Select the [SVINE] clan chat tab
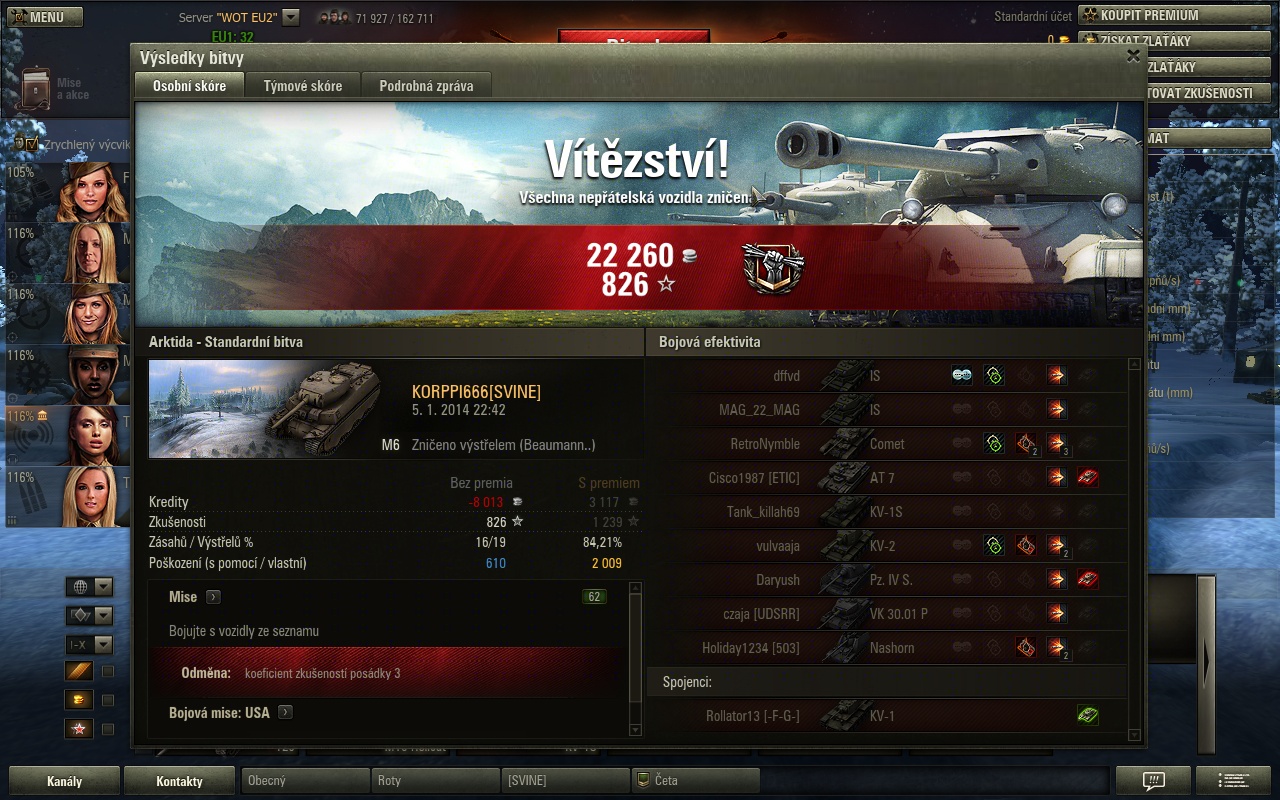1280x800 pixels. [x=564, y=781]
